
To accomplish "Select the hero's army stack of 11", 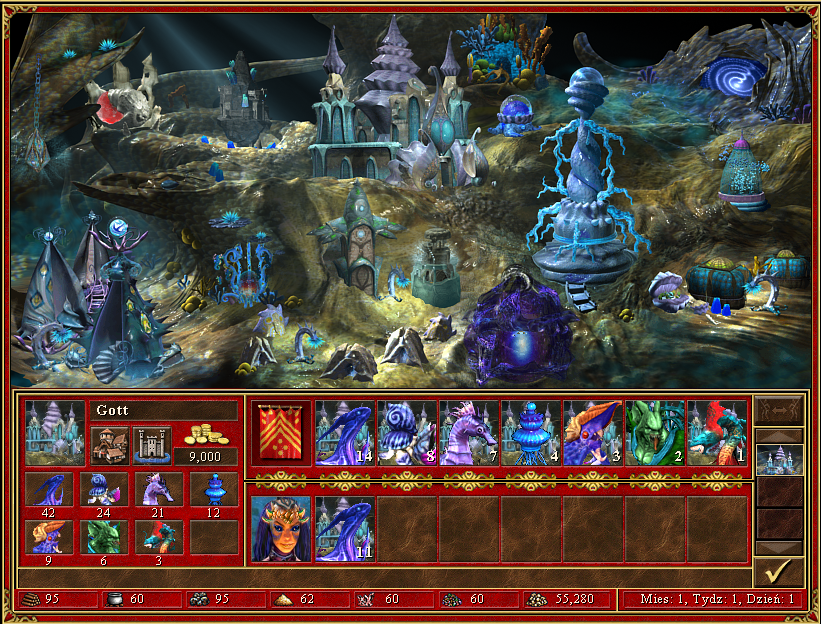I will (345, 526).
